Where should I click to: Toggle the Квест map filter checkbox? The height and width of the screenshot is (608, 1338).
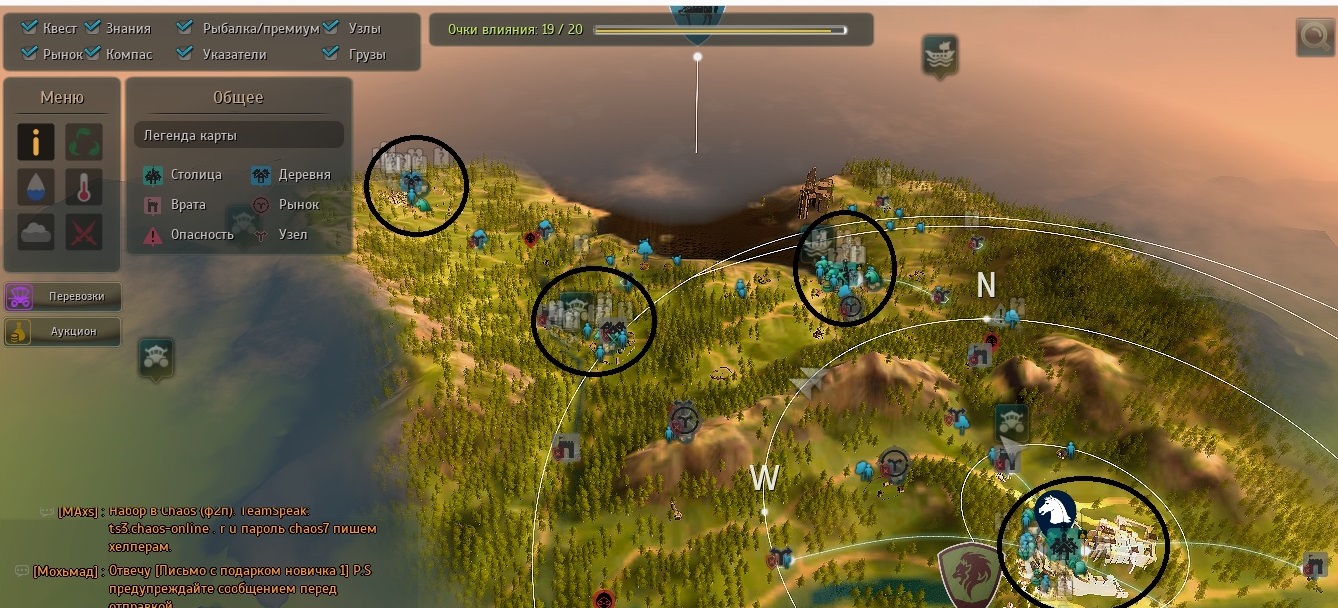(29, 28)
